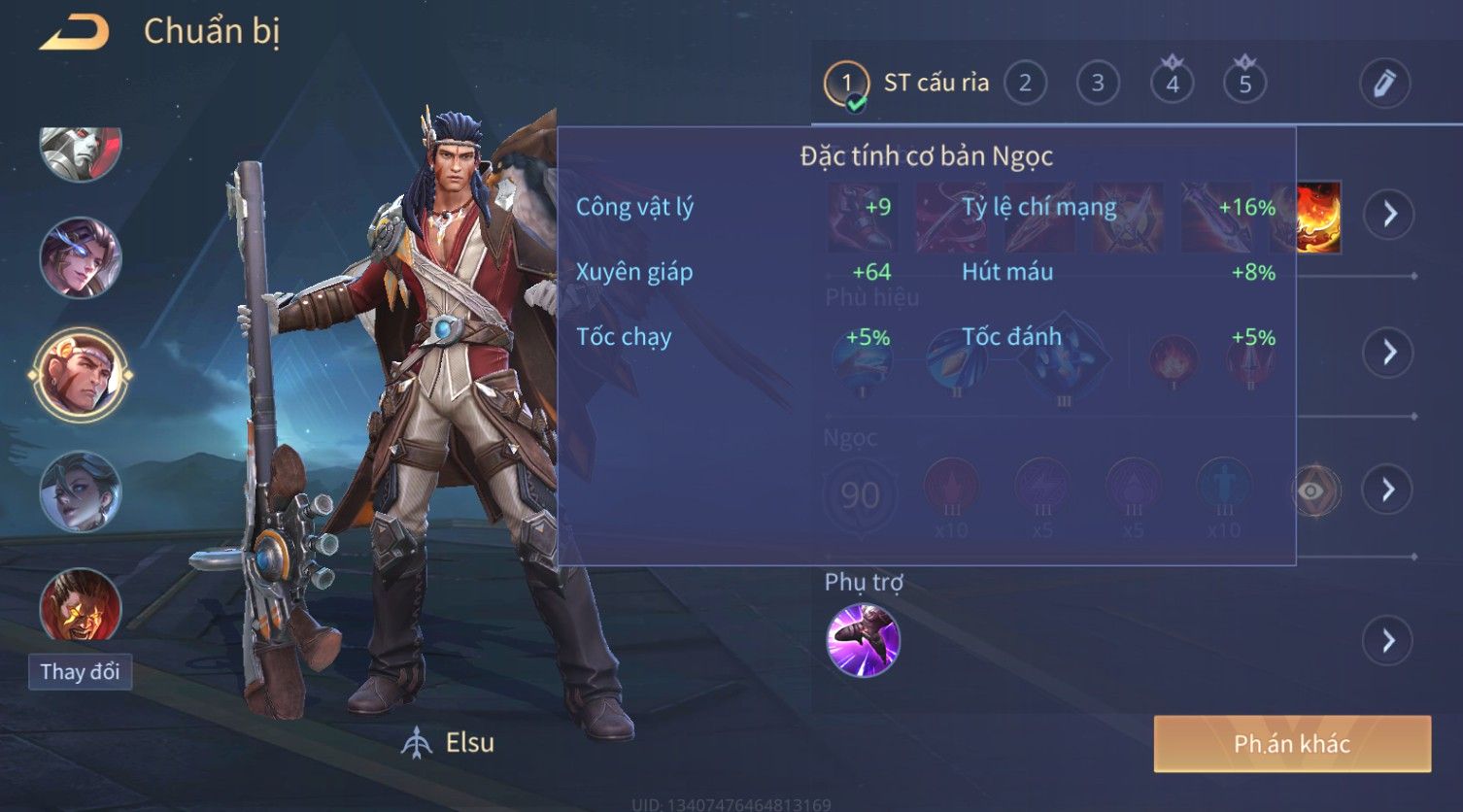Edit preset name with pencil icon
Viewport: 1463px width, 812px height.
click(x=1384, y=84)
